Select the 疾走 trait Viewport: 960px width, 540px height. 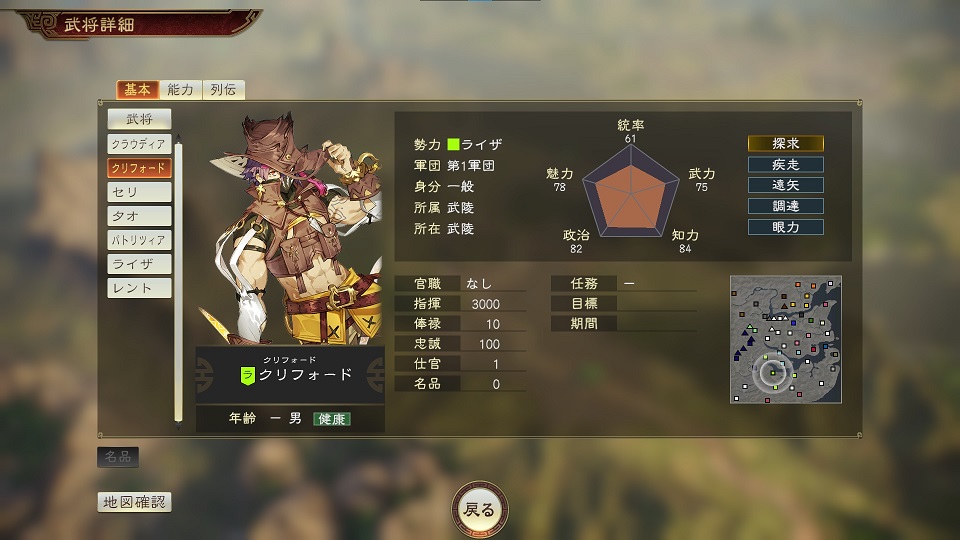tap(786, 164)
